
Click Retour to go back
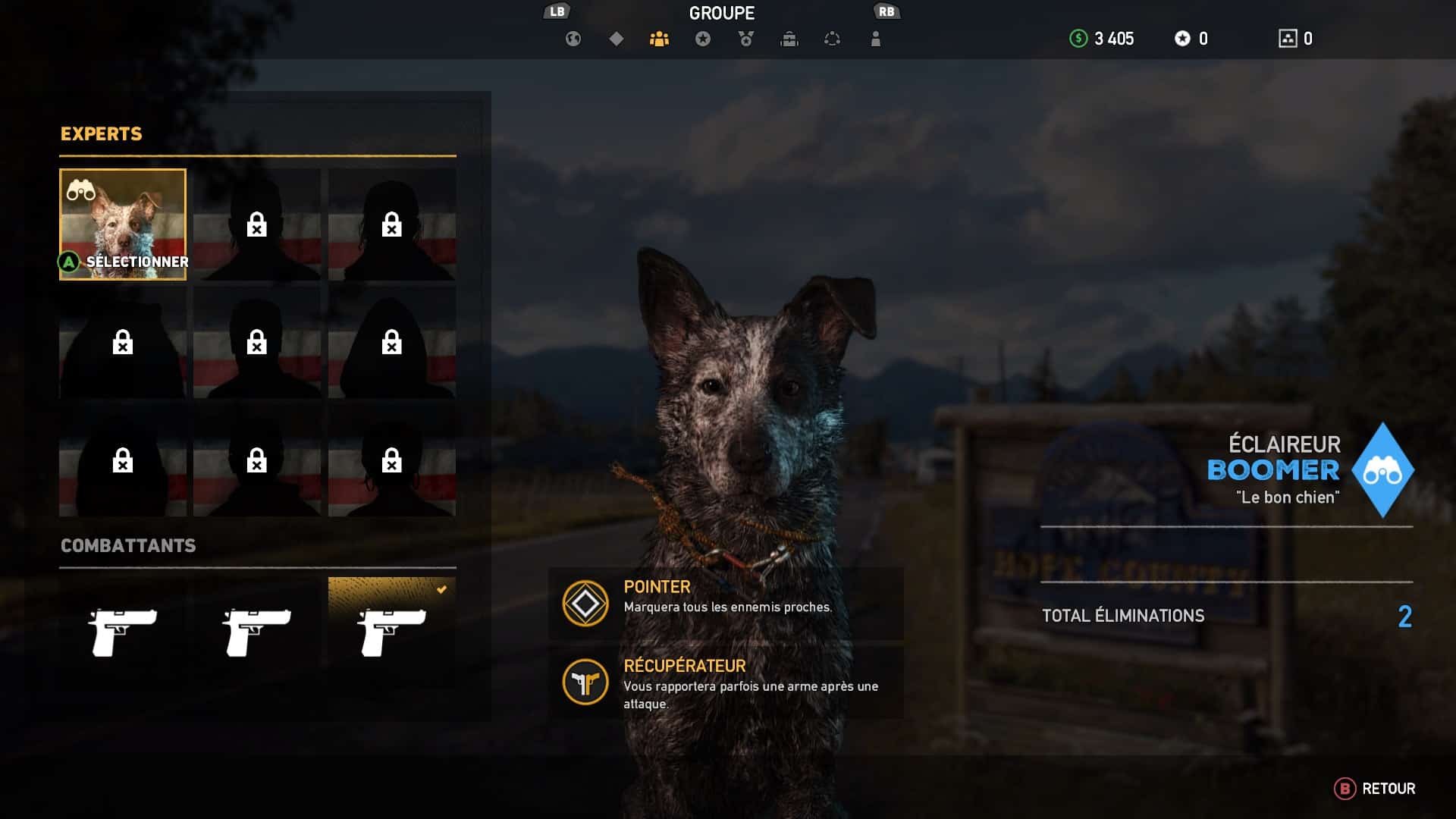(1375, 789)
